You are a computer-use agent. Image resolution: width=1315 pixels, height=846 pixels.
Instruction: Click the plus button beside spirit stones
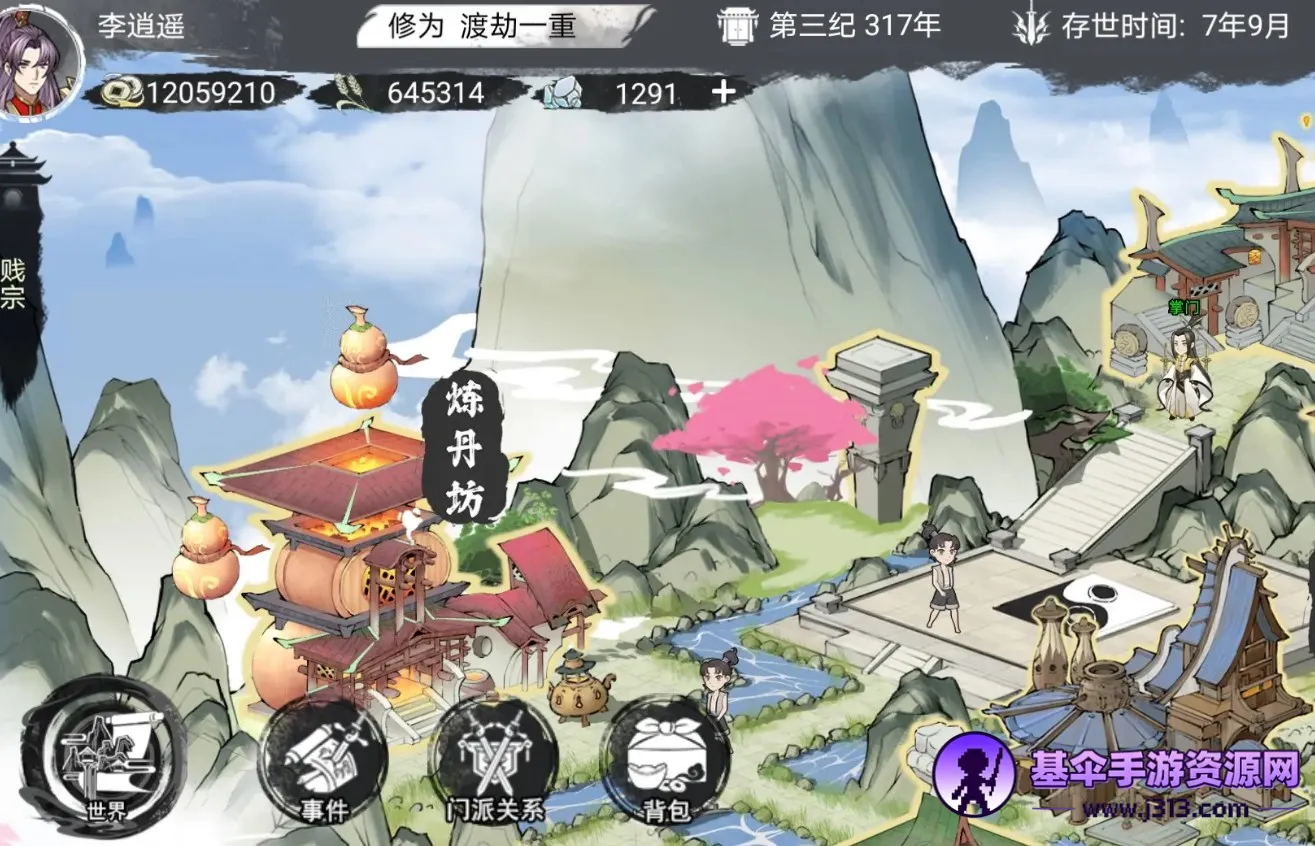(722, 92)
